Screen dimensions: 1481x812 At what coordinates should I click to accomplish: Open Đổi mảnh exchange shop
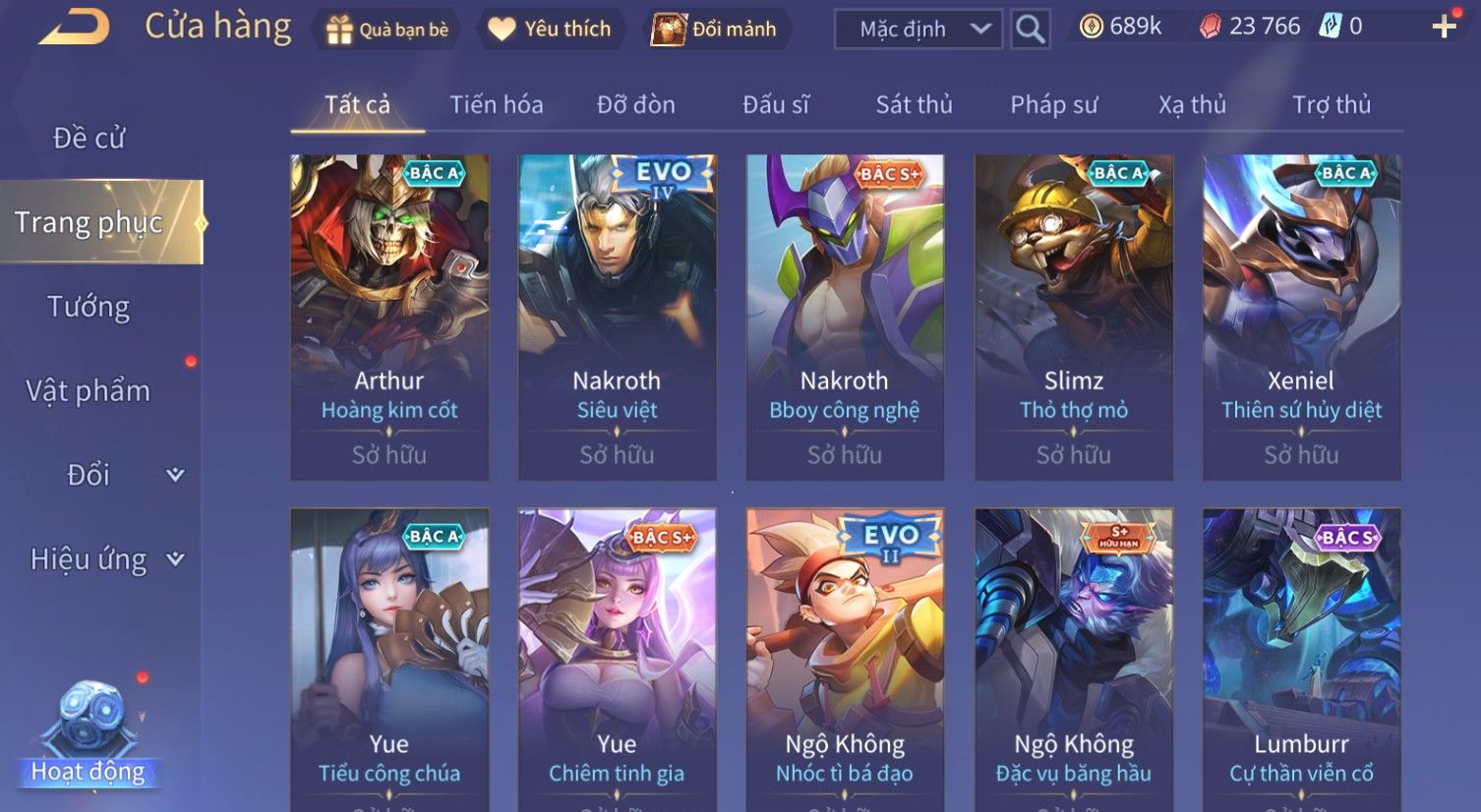tap(715, 29)
